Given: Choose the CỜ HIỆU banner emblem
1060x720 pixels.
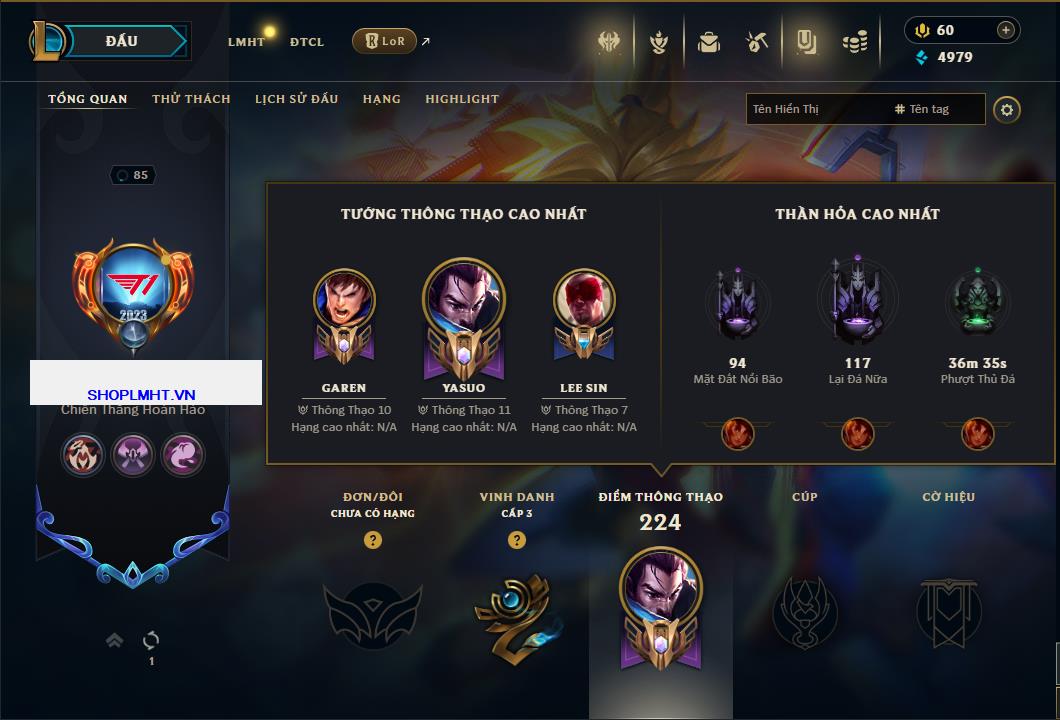Looking at the screenshot, I should [948, 612].
